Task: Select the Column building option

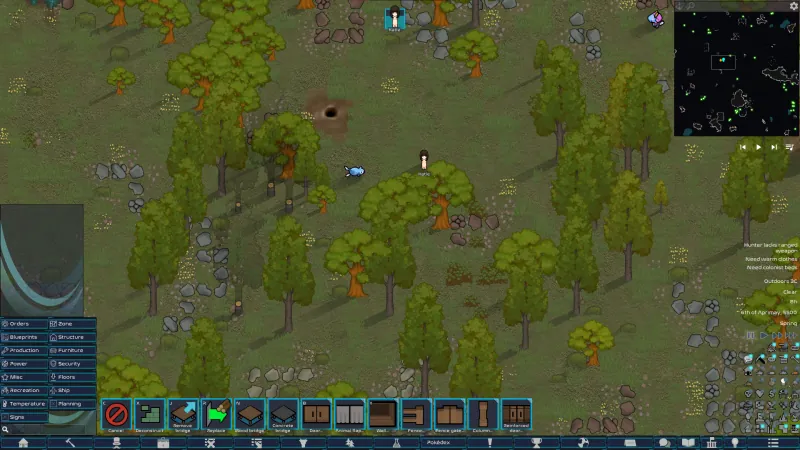Action: 483,415
